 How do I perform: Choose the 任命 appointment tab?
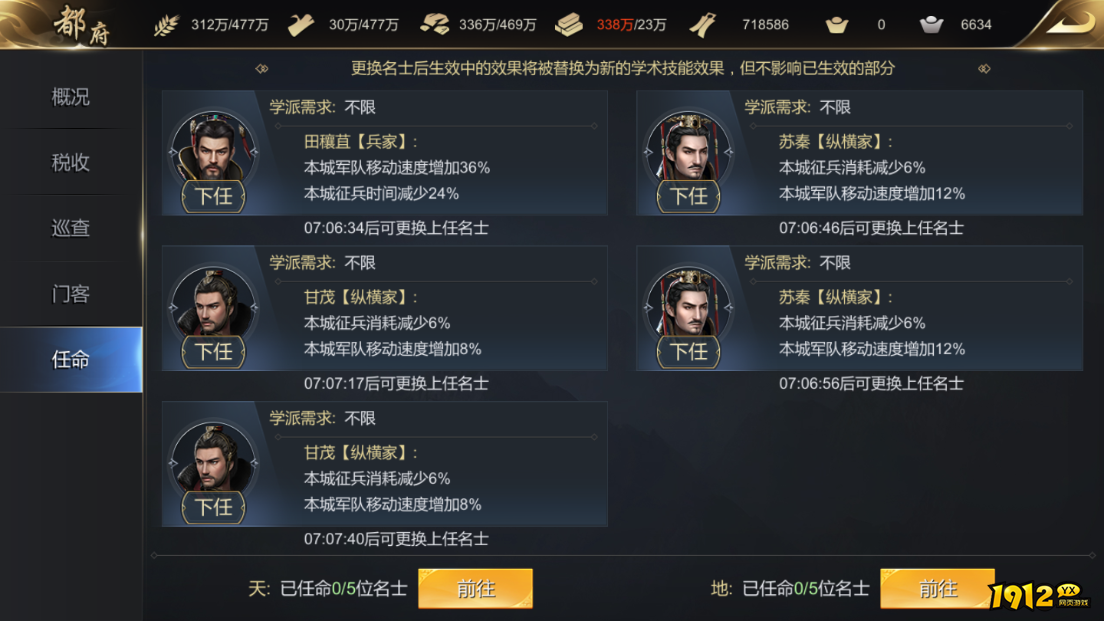click(71, 360)
